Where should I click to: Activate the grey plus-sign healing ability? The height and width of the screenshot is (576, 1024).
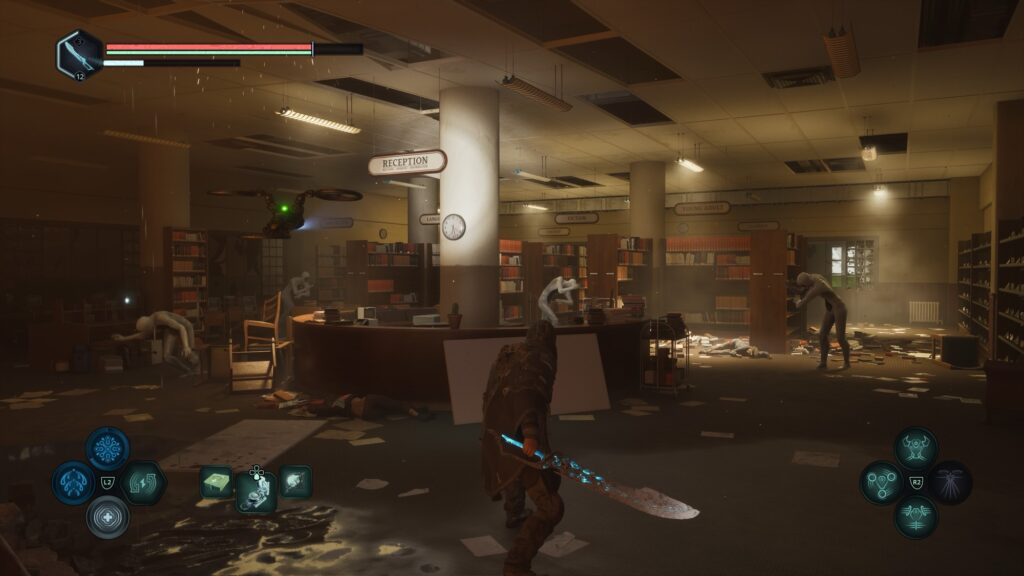tap(107, 517)
